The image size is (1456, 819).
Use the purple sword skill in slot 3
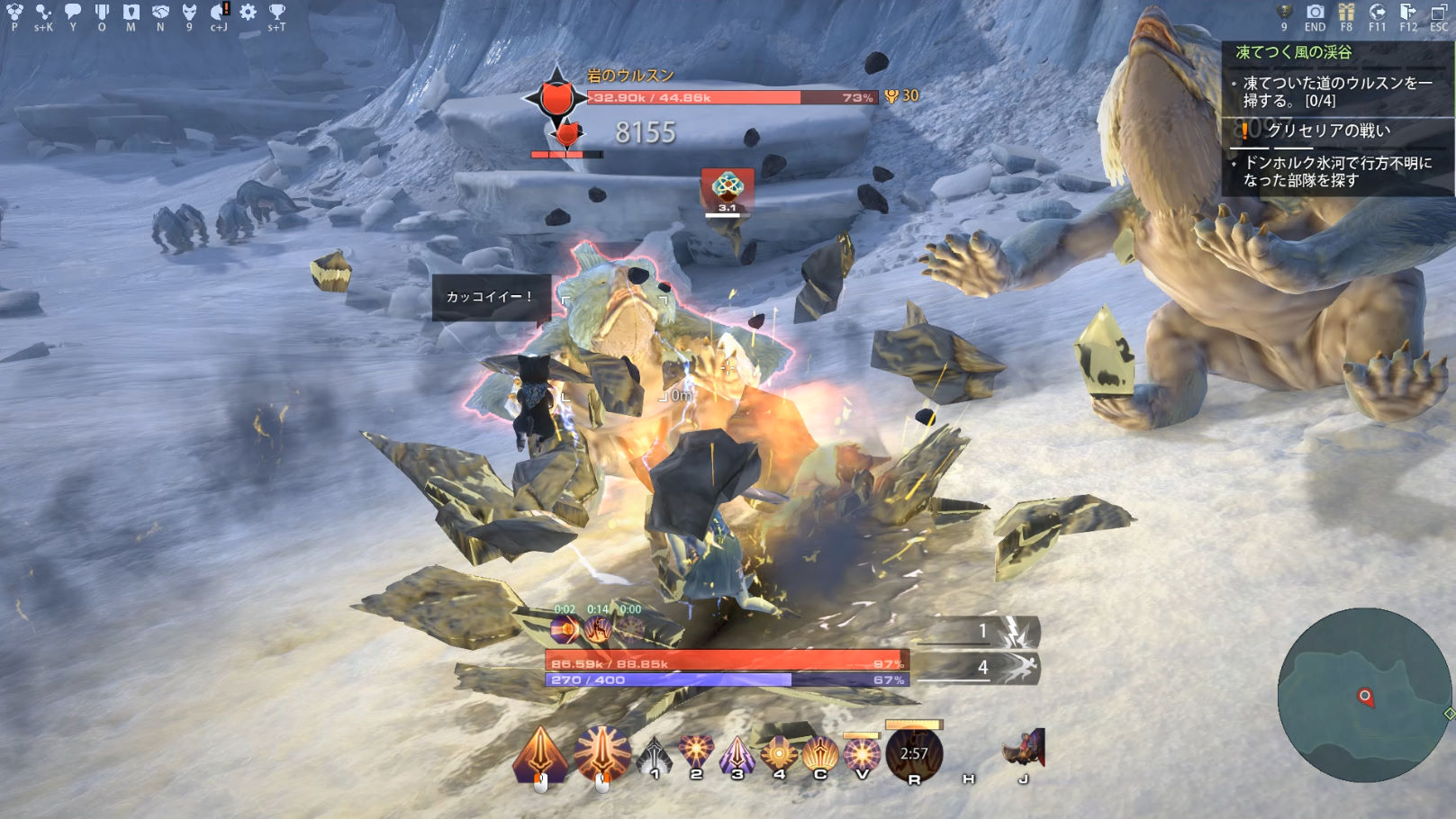tap(737, 754)
